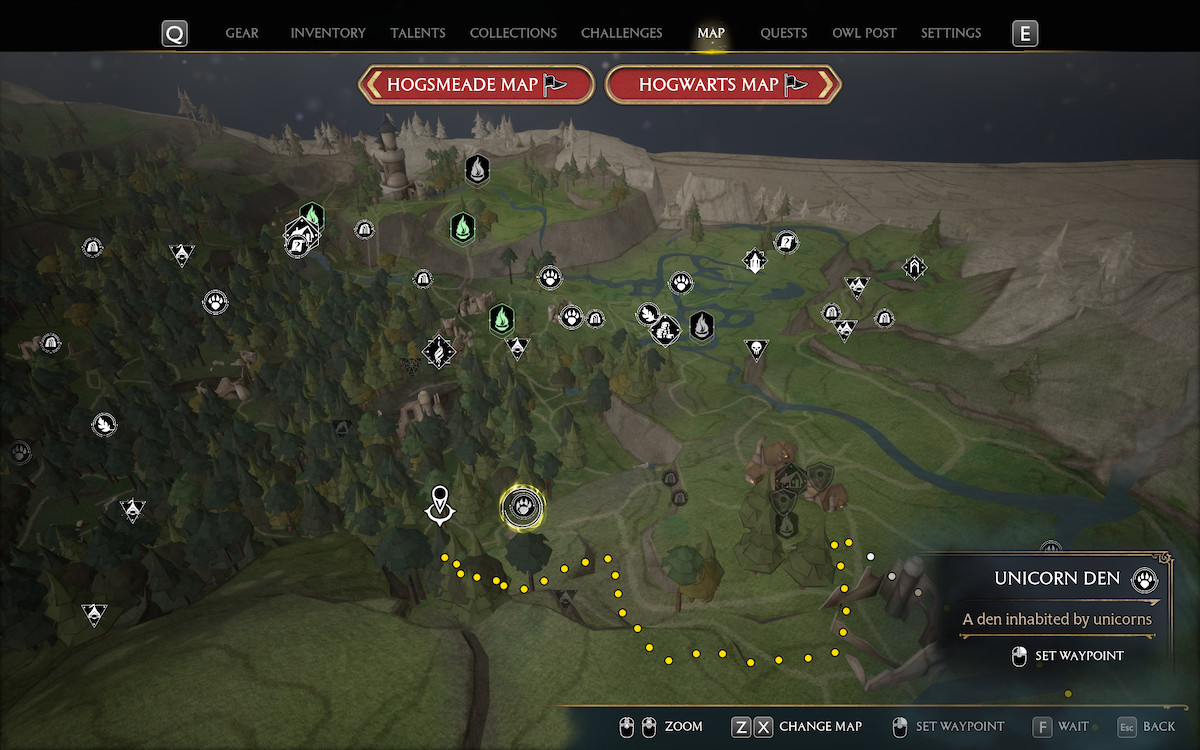
Task: Select the green Floo Flame below the tower
Action: coord(461,228)
